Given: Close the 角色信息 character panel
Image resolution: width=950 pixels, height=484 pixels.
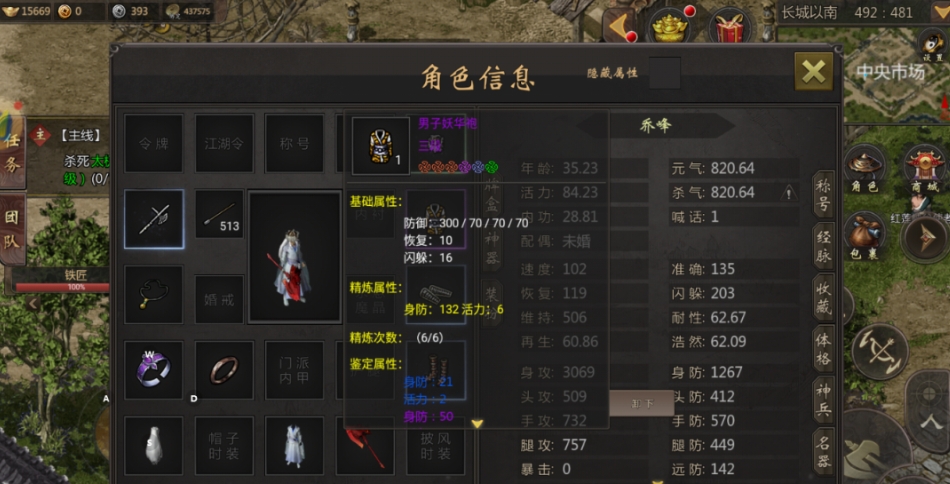Looking at the screenshot, I should pyautogui.click(x=814, y=71).
